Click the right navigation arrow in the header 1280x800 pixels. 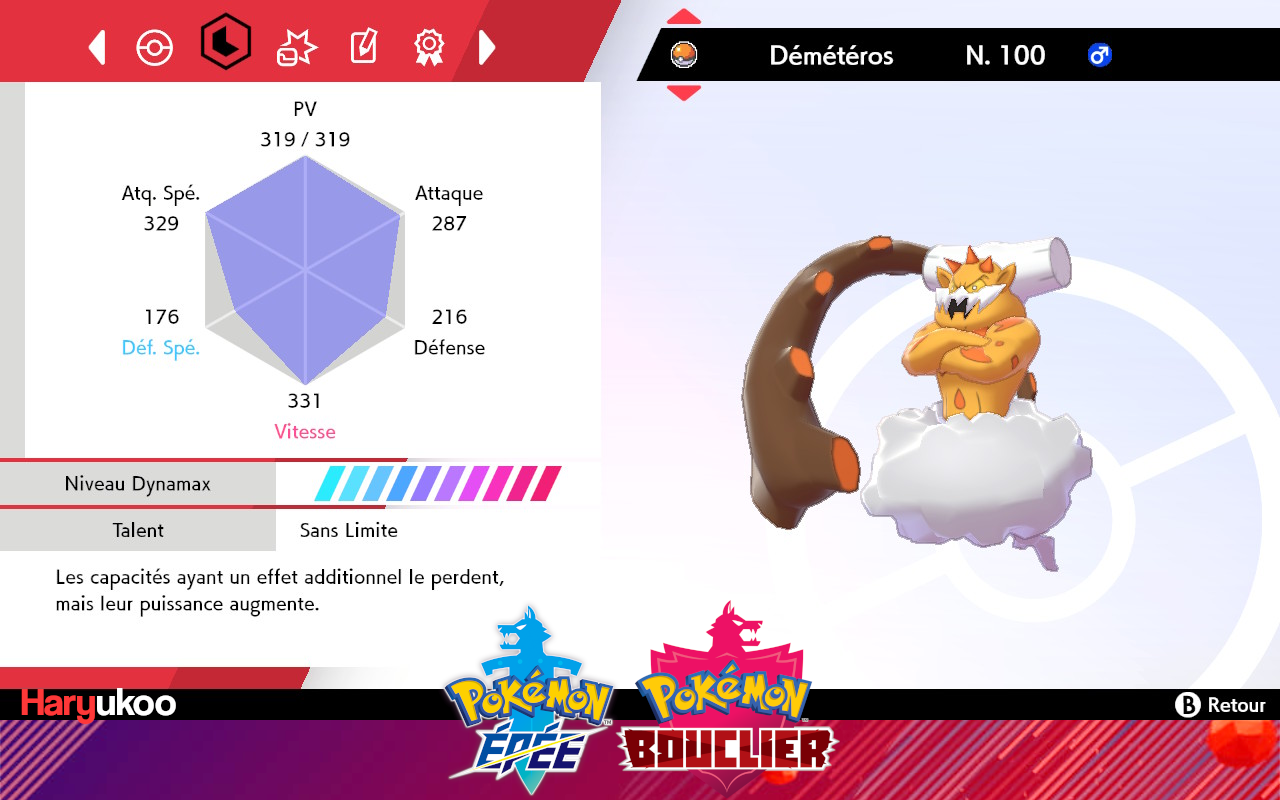pos(487,46)
